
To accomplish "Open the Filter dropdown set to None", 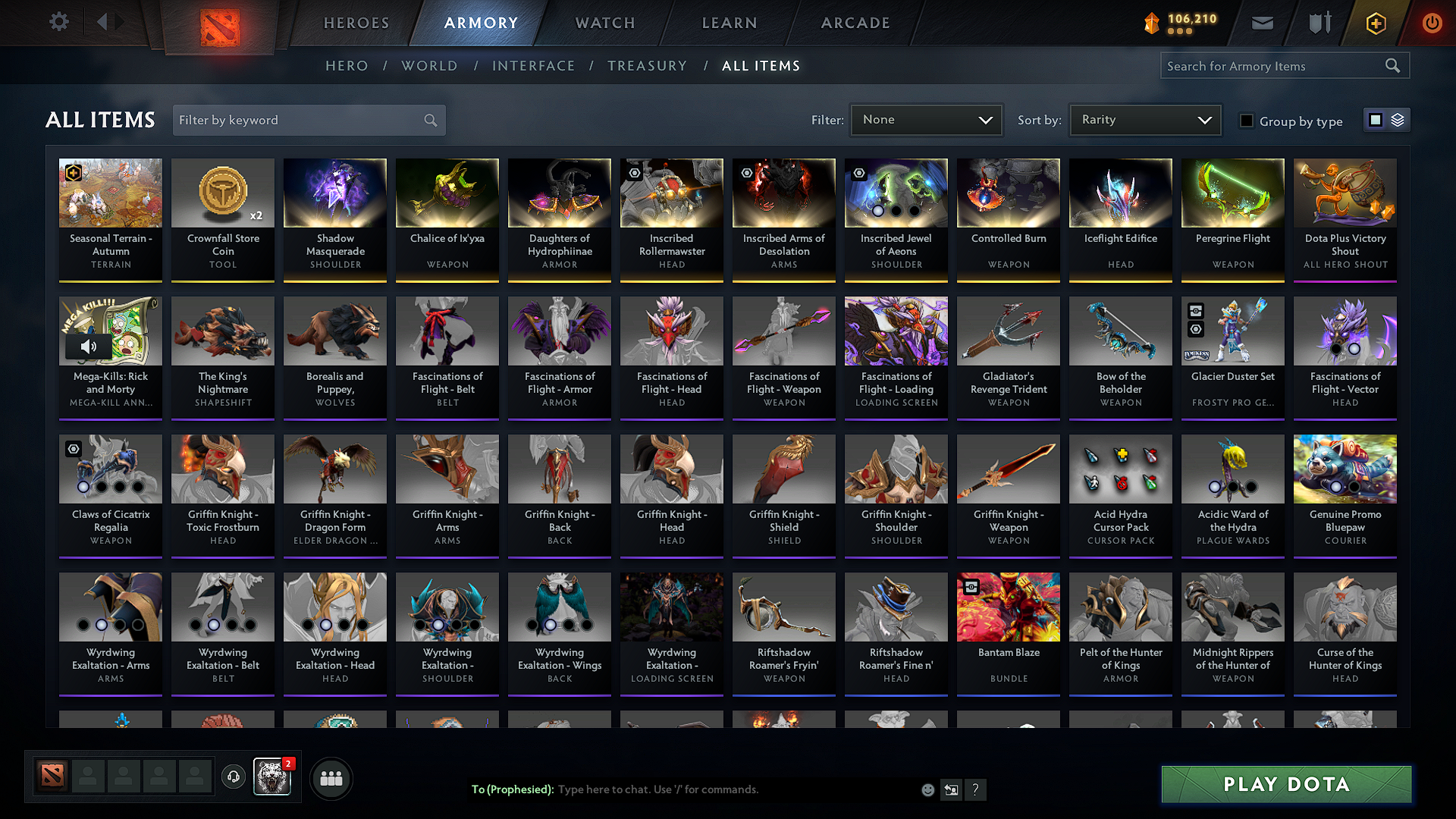I will coord(926,119).
